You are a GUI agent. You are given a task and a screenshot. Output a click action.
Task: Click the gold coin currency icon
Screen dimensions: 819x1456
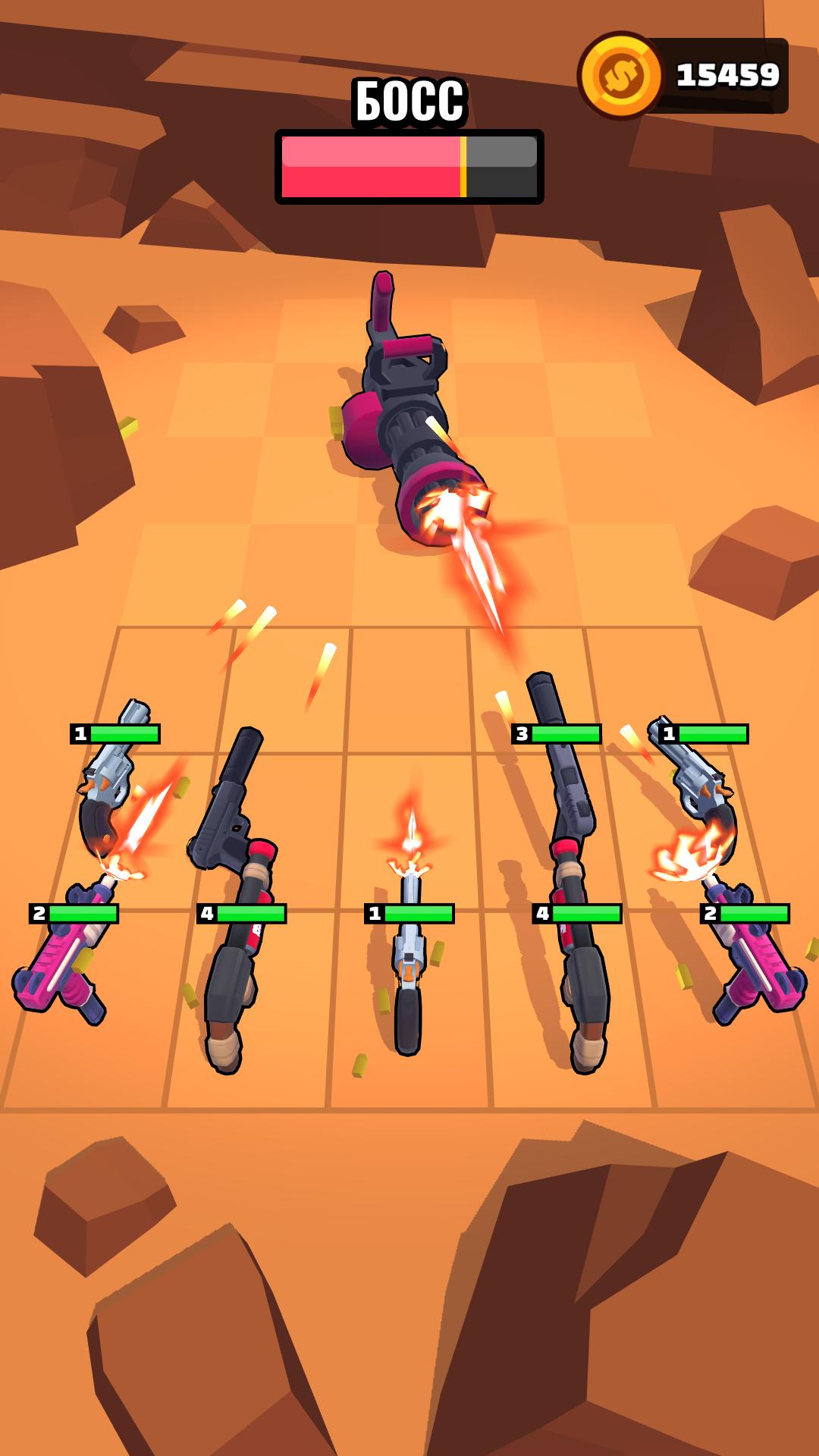(x=621, y=76)
